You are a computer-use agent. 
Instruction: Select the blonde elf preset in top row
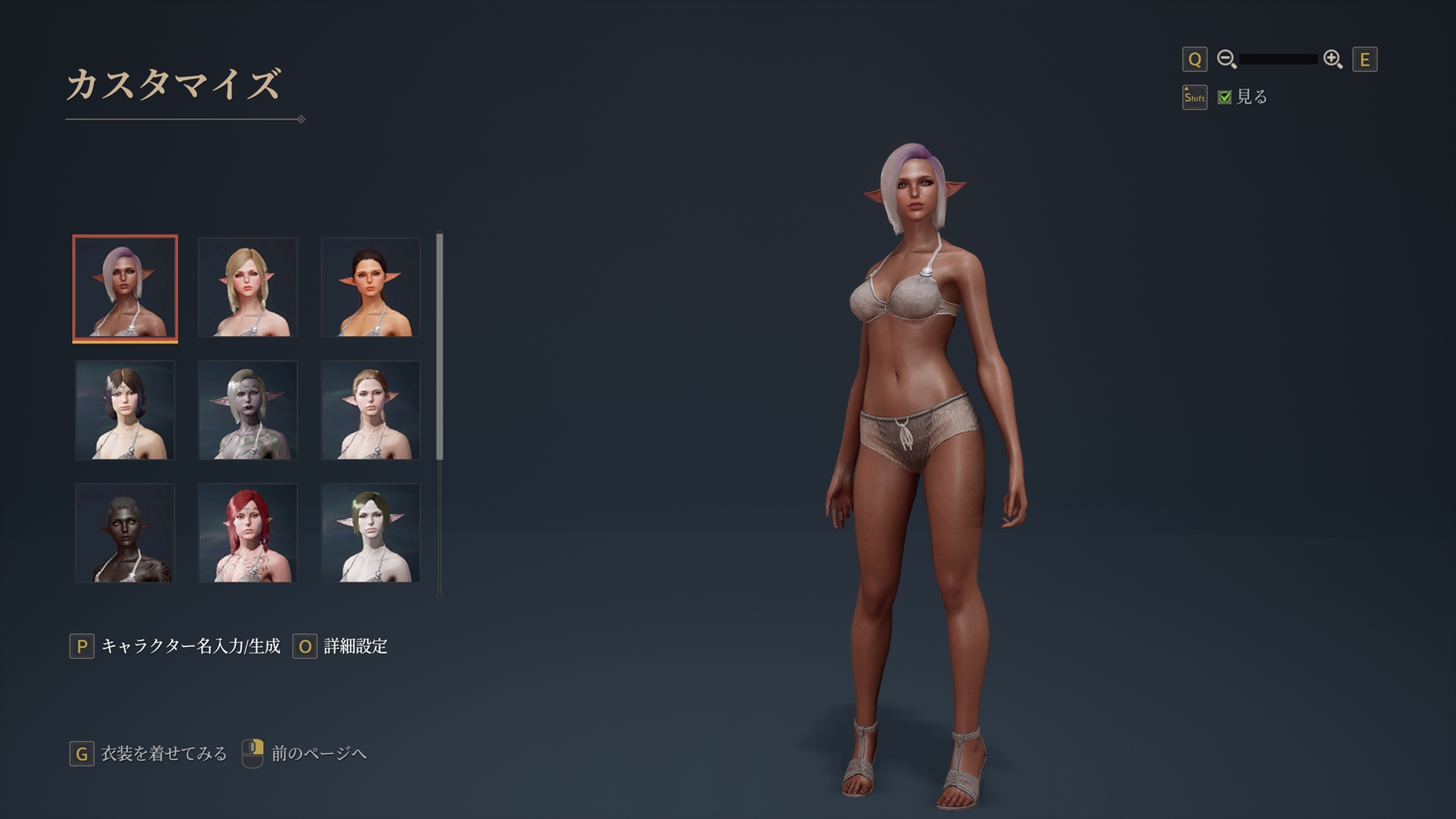click(x=247, y=287)
